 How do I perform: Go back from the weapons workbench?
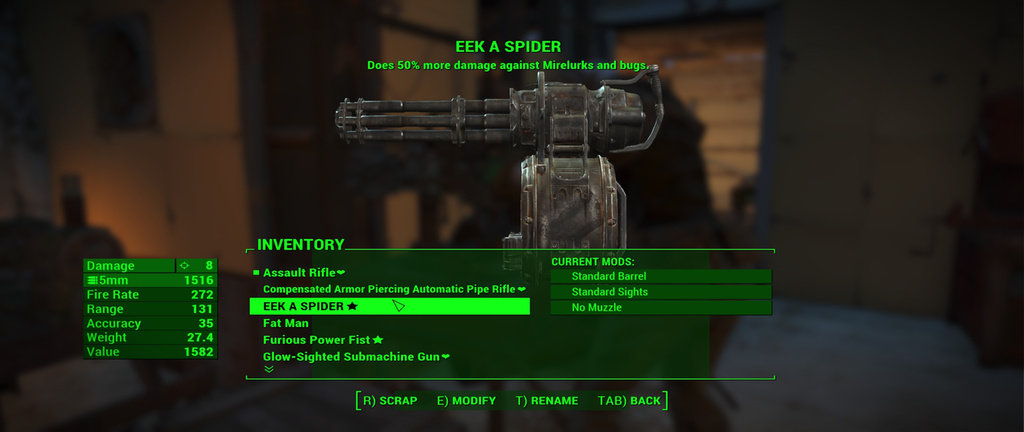pos(630,401)
